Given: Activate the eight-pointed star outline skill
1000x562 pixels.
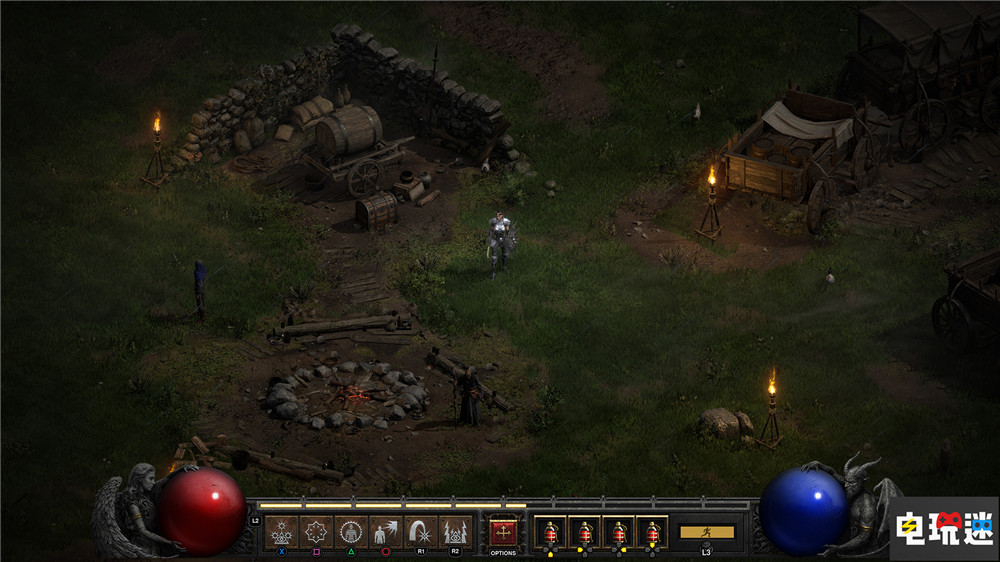Looking at the screenshot, I should 316,531.
